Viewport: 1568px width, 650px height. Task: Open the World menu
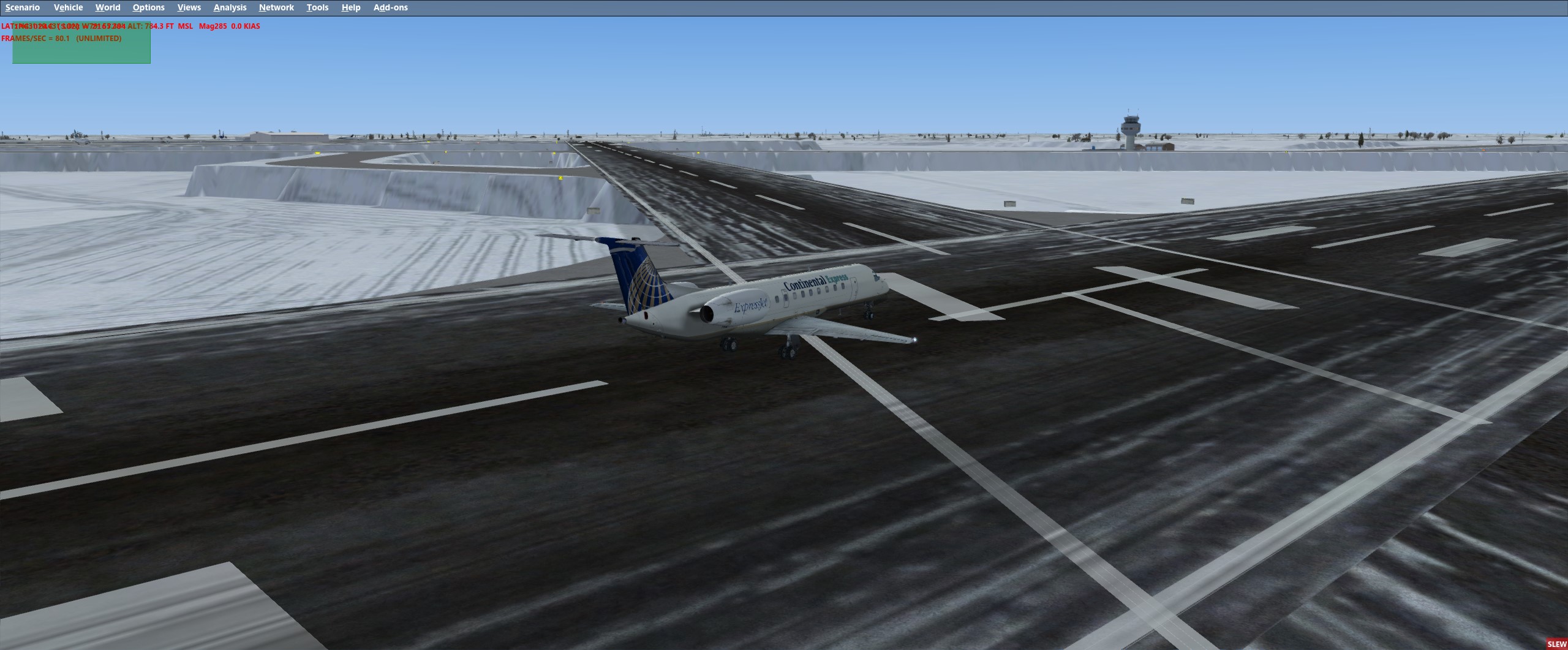(x=108, y=7)
